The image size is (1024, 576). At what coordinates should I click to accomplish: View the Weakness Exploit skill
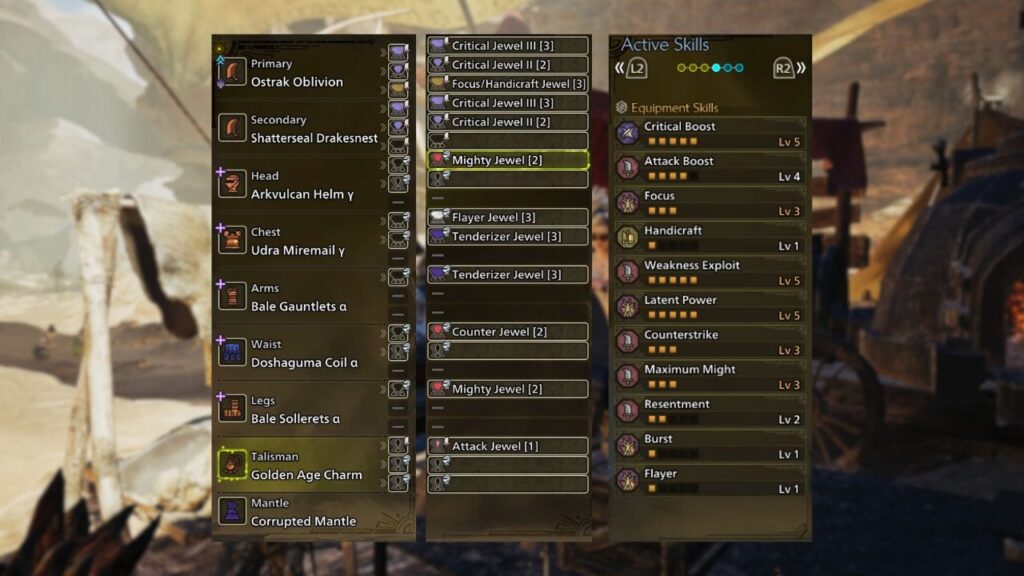pyautogui.click(x=710, y=273)
